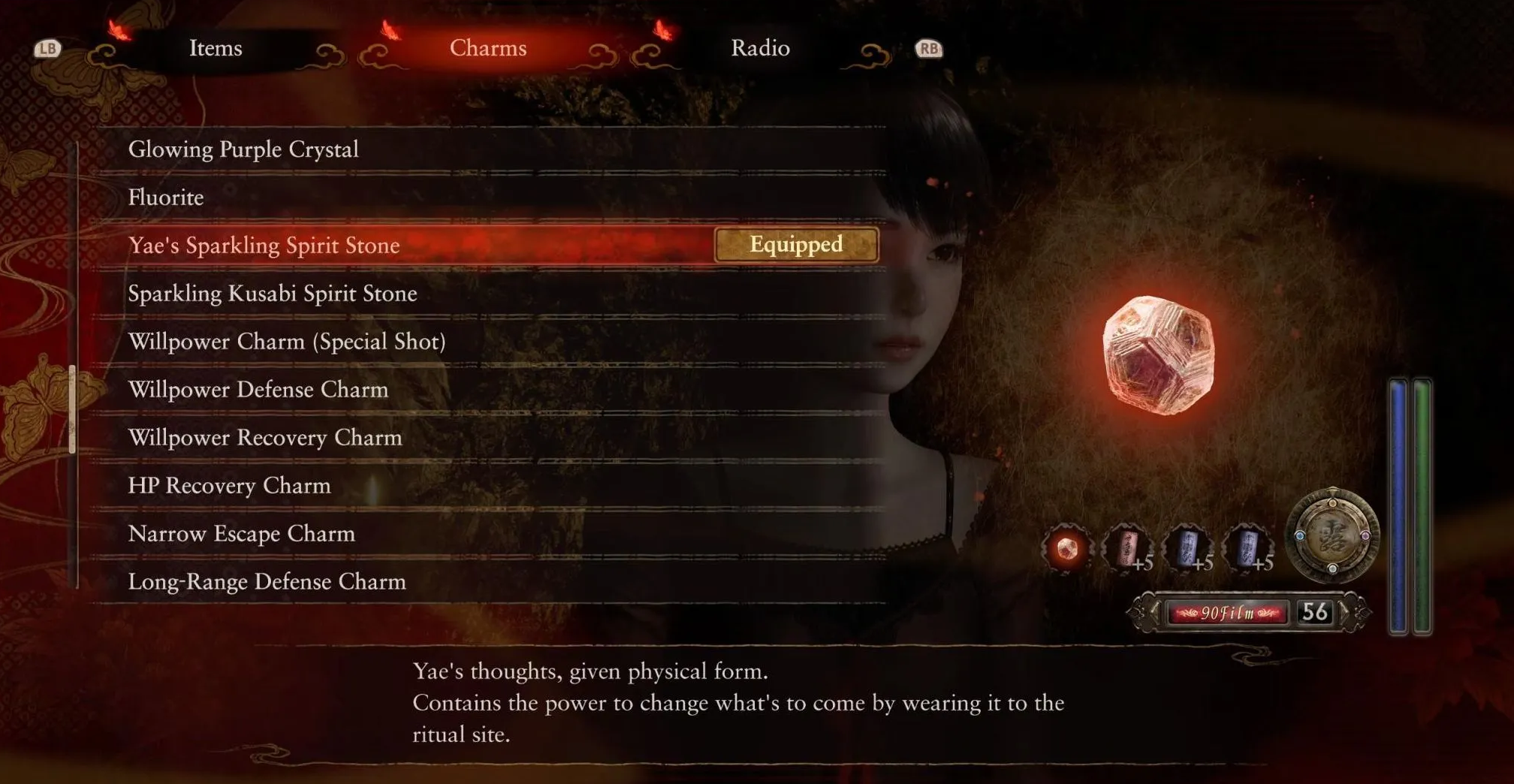Click the equipped spirit stone slot icon
This screenshot has width=1514, height=784.
pos(1066,549)
